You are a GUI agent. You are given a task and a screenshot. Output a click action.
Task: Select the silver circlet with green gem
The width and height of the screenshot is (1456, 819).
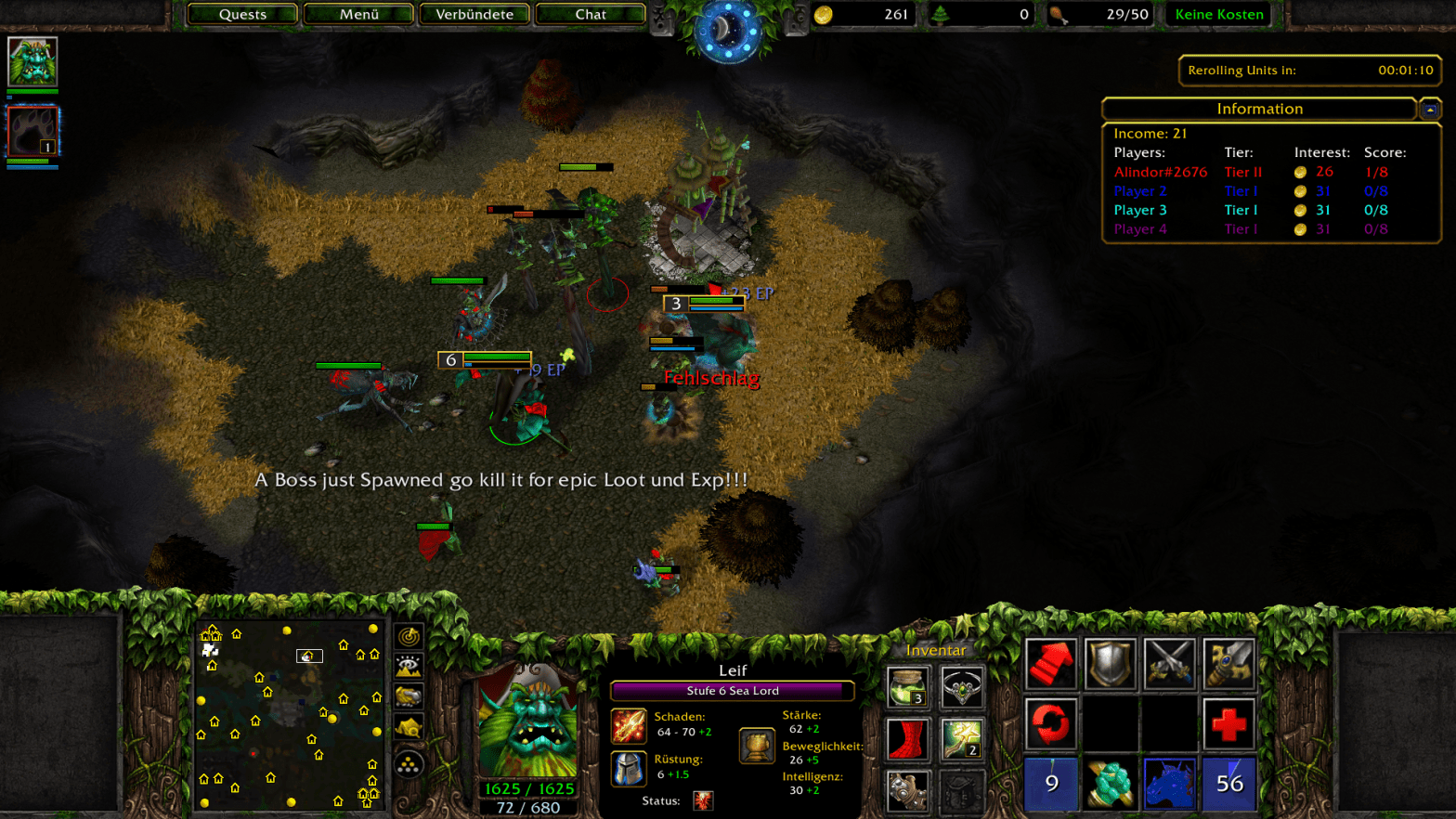(x=961, y=687)
